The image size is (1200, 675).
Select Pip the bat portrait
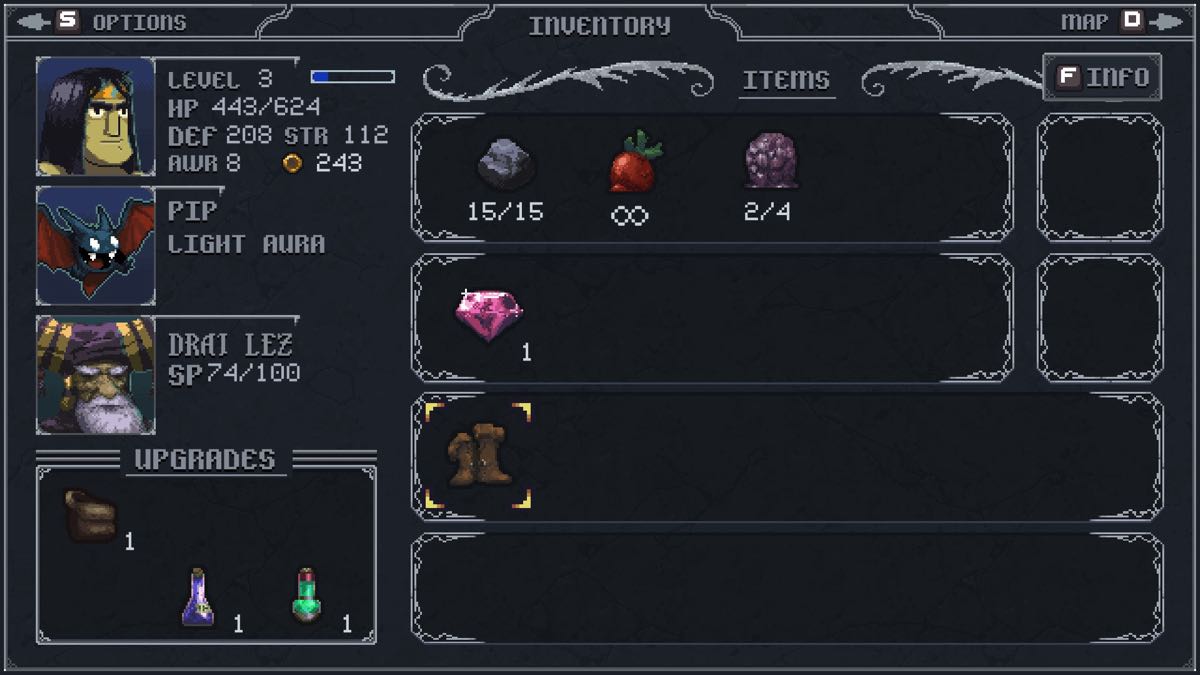96,246
